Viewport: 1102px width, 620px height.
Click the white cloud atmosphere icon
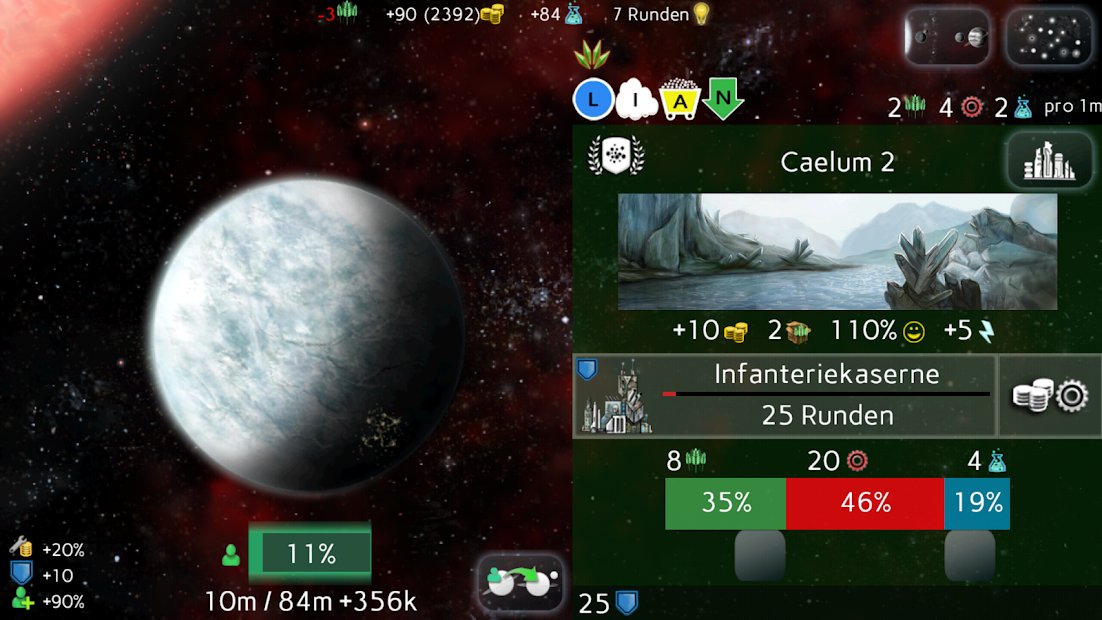click(637, 100)
